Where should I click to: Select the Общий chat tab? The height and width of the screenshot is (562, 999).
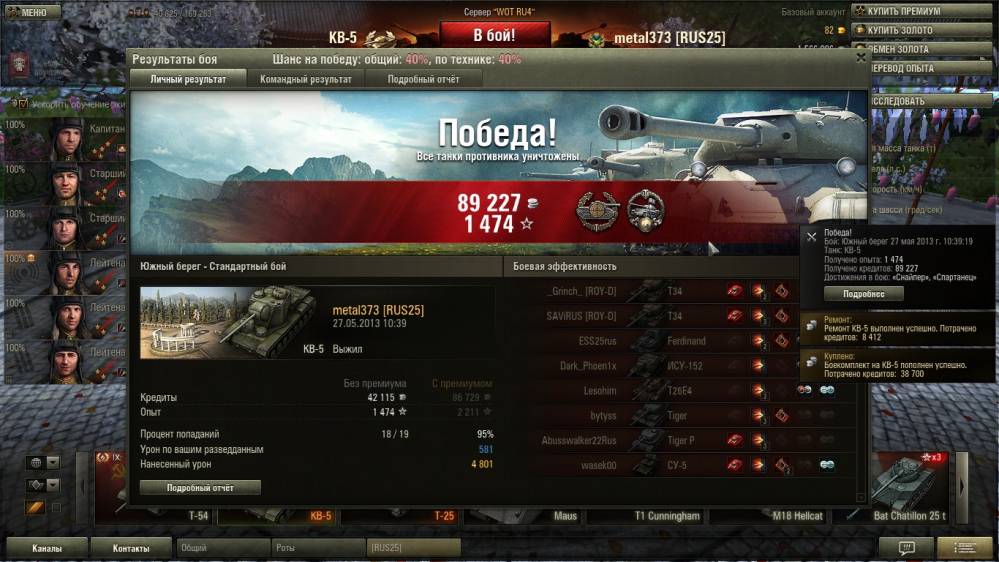222,548
